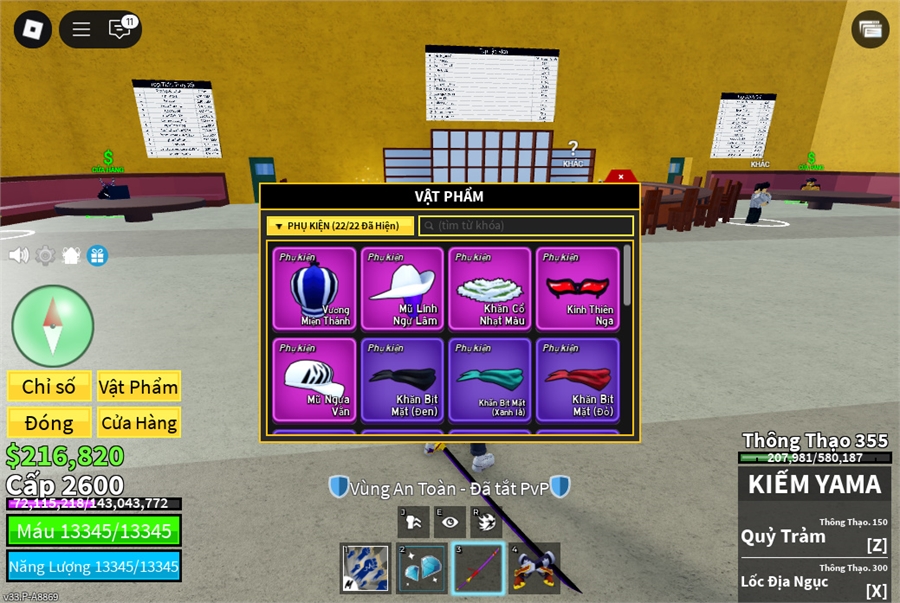This screenshot has height=603, width=900.
Task: Open the blue gift box rewards
Action: click(x=97, y=255)
